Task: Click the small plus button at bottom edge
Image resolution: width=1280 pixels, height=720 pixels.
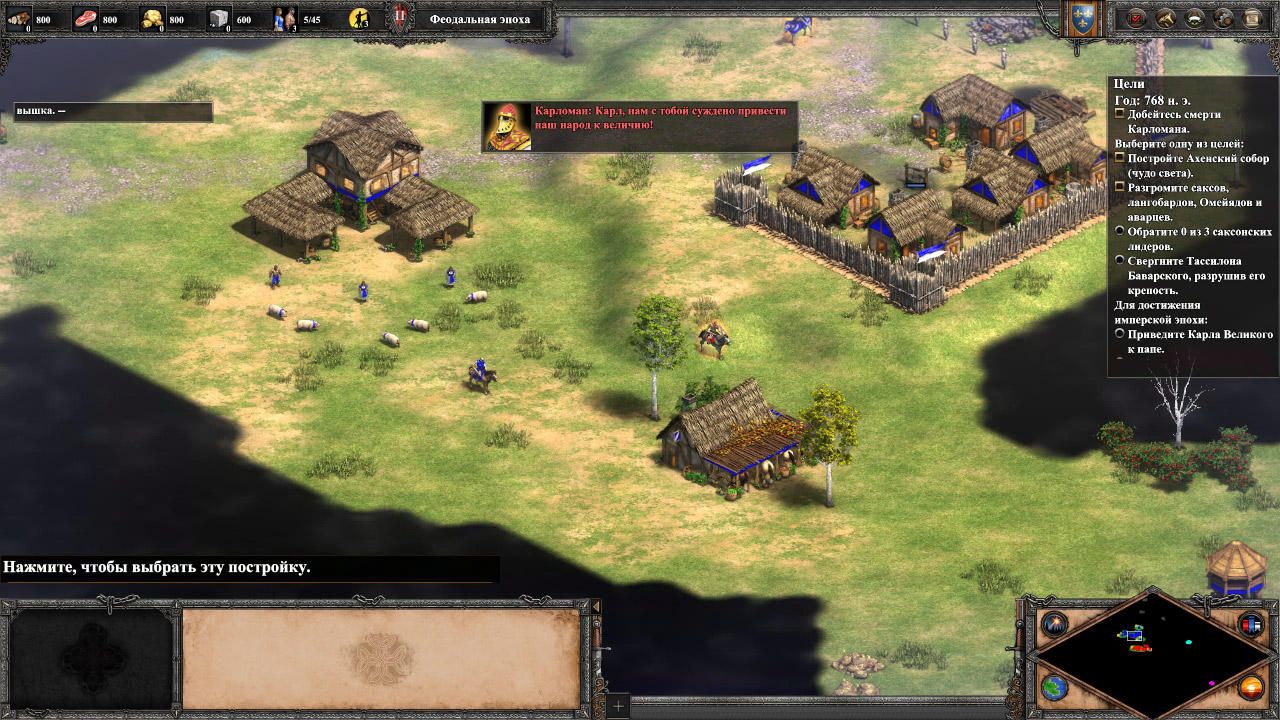Action: [x=618, y=707]
